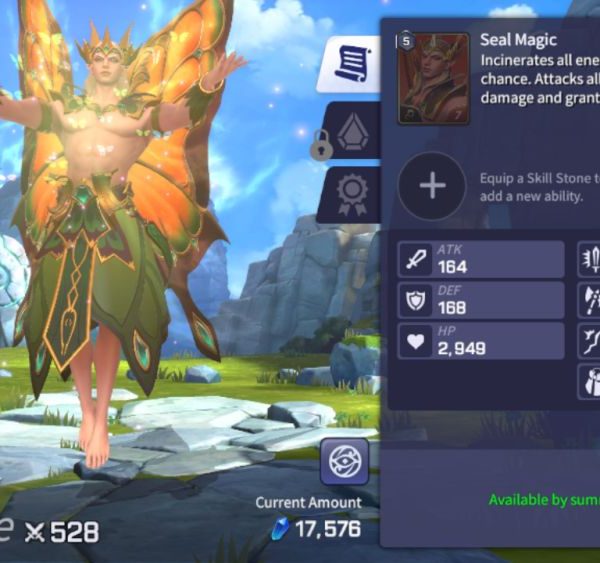Select the scroll skills tab
This screenshot has height=563, width=600.
click(351, 66)
